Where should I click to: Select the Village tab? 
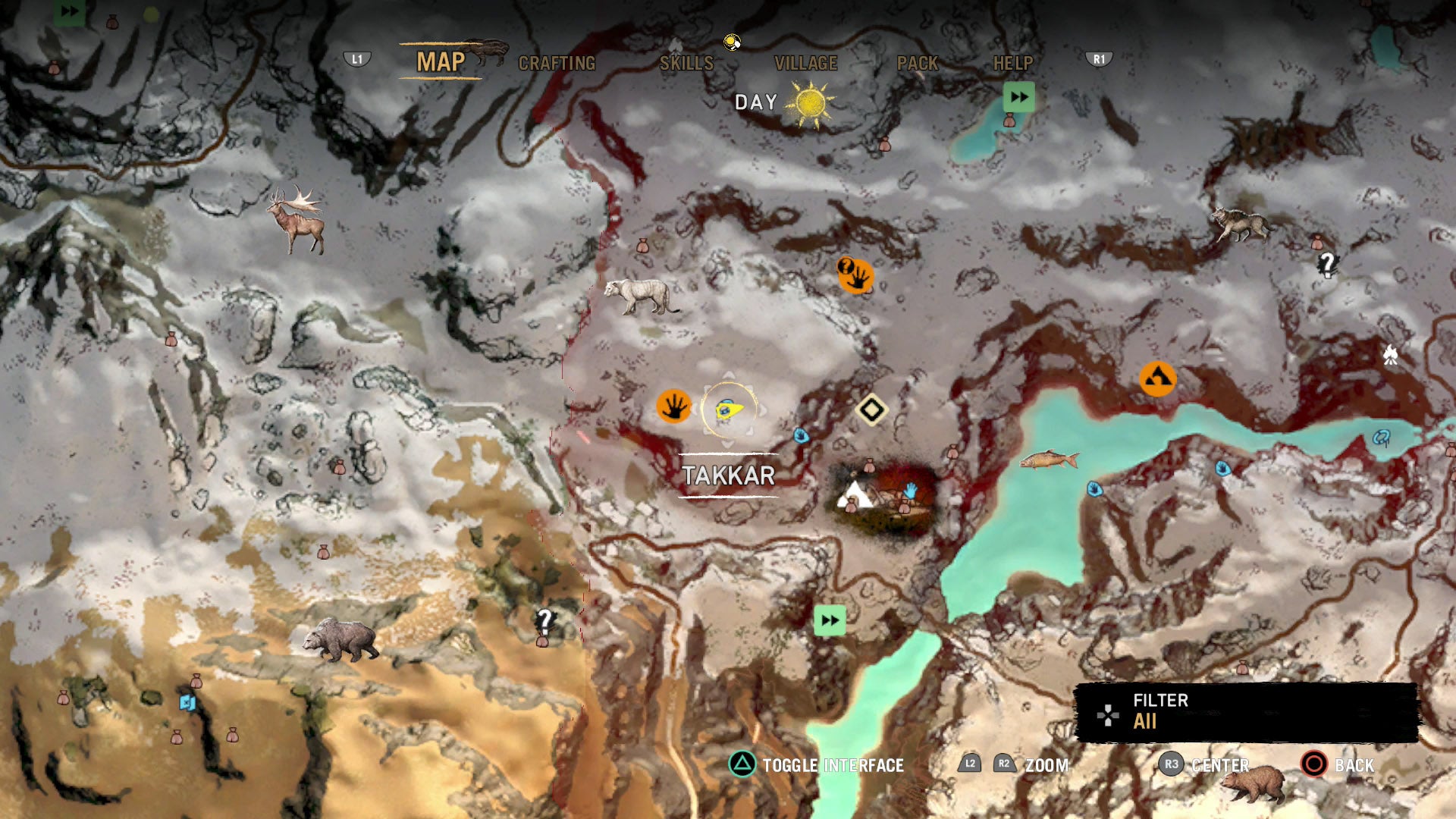[805, 64]
